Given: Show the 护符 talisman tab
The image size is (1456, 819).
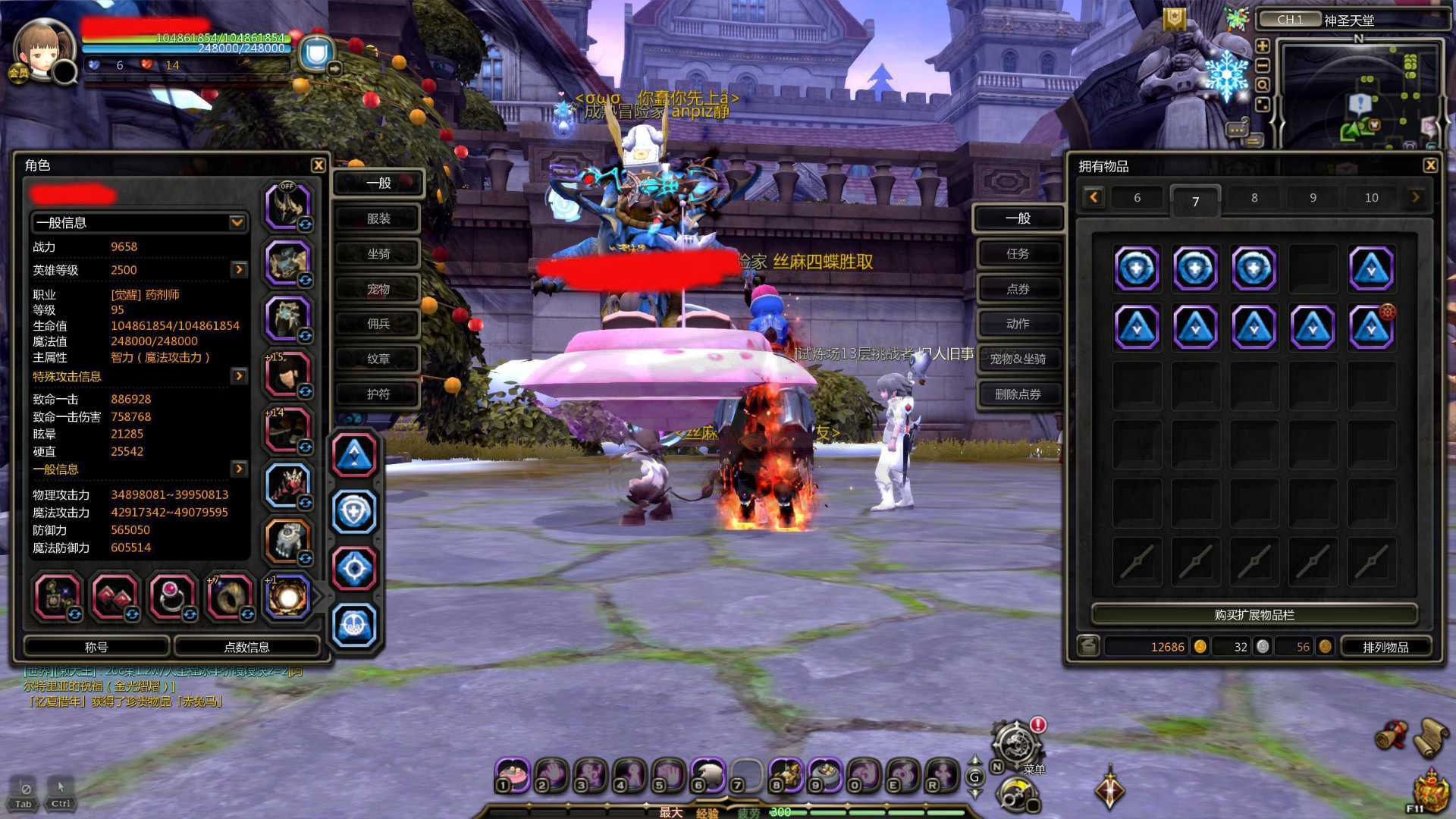Looking at the screenshot, I should pyautogui.click(x=378, y=394).
